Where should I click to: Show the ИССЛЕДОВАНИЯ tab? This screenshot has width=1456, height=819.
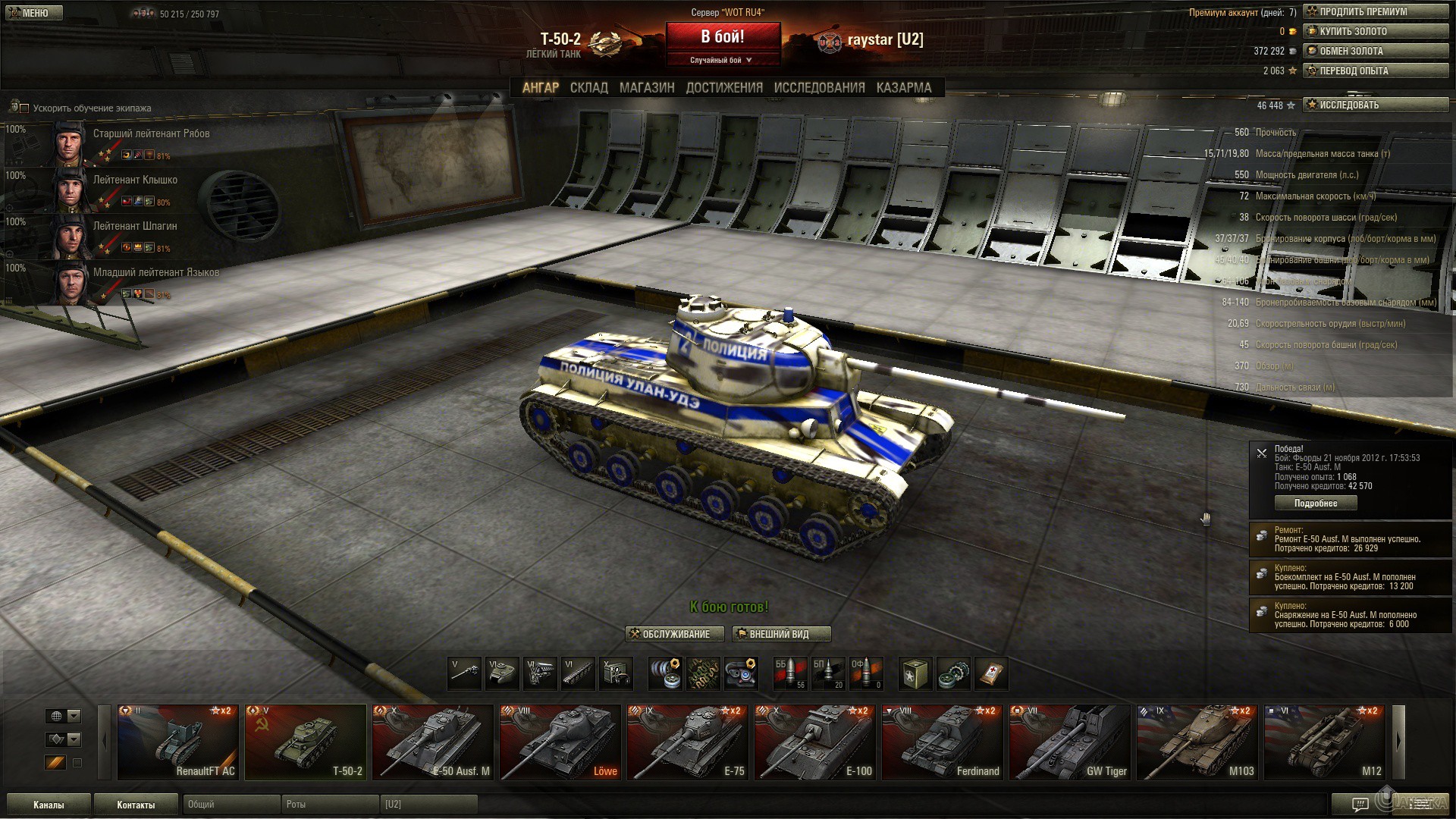pos(819,88)
